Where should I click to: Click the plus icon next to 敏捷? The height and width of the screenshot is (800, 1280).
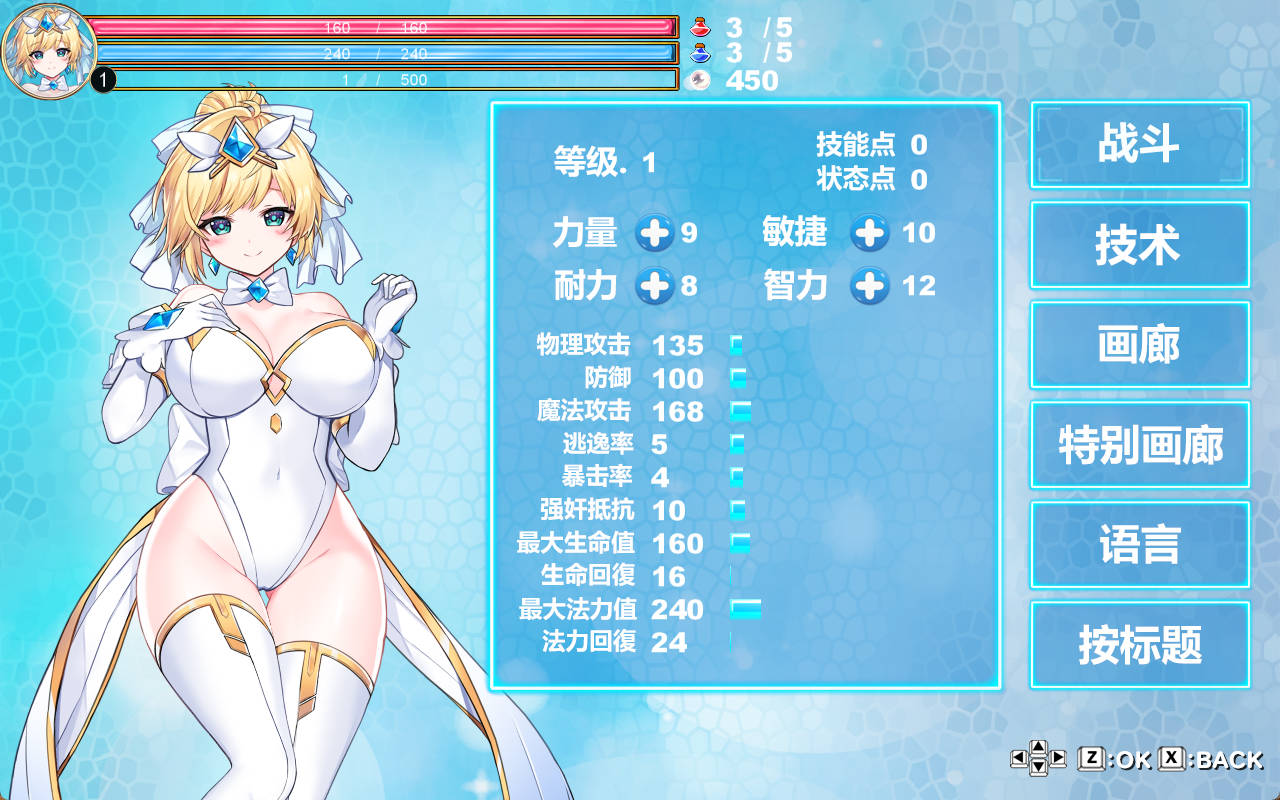(x=869, y=234)
